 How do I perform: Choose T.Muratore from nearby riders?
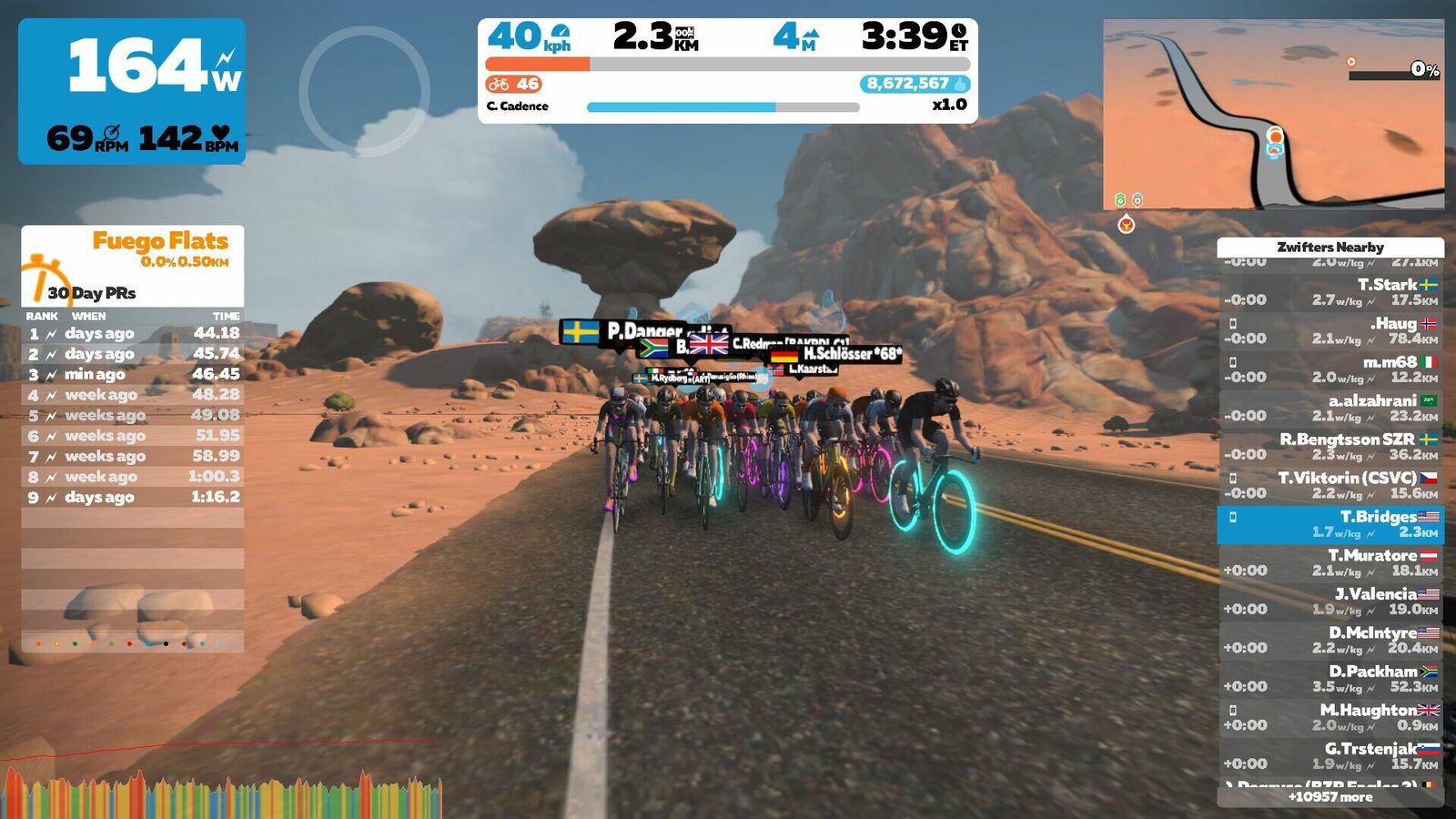[x=1330, y=562]
